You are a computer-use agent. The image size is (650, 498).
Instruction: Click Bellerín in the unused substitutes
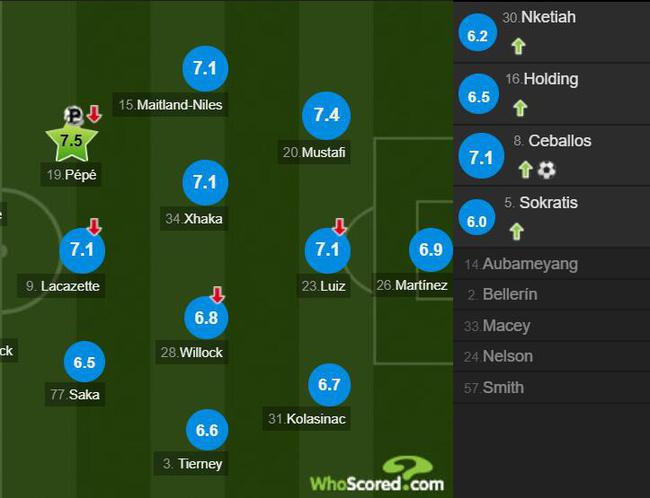(509, 295)
